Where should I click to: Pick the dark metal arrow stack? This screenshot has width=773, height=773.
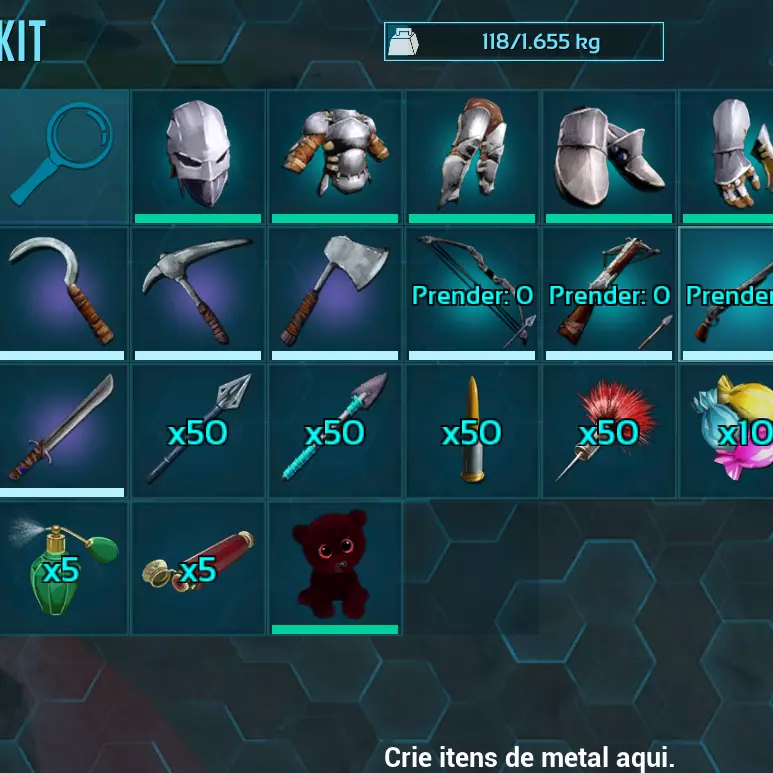point(198,430)
